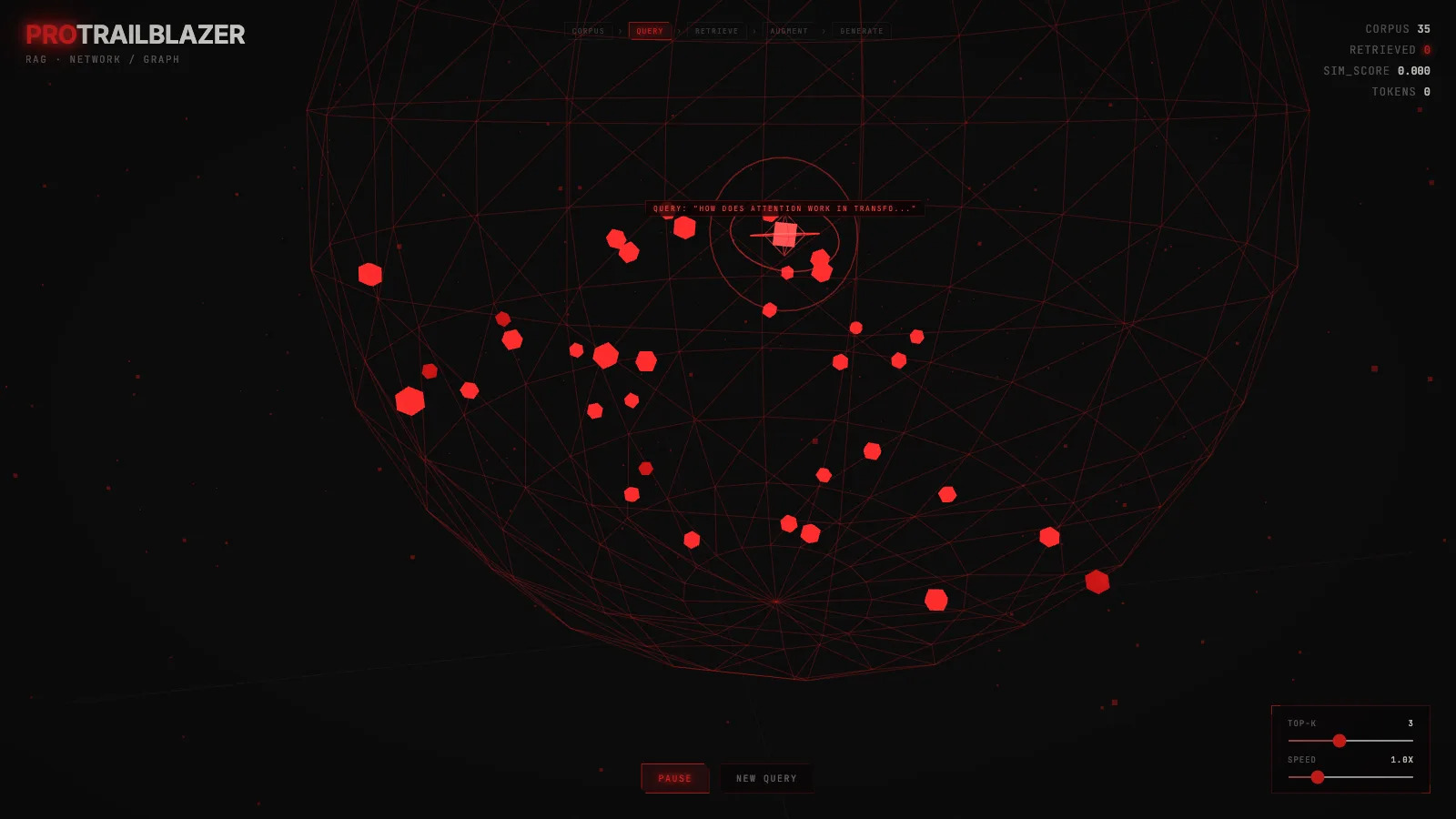Start a NEW QUERY
Screen dimensions: 1456x819
click(x=766, y=778)
